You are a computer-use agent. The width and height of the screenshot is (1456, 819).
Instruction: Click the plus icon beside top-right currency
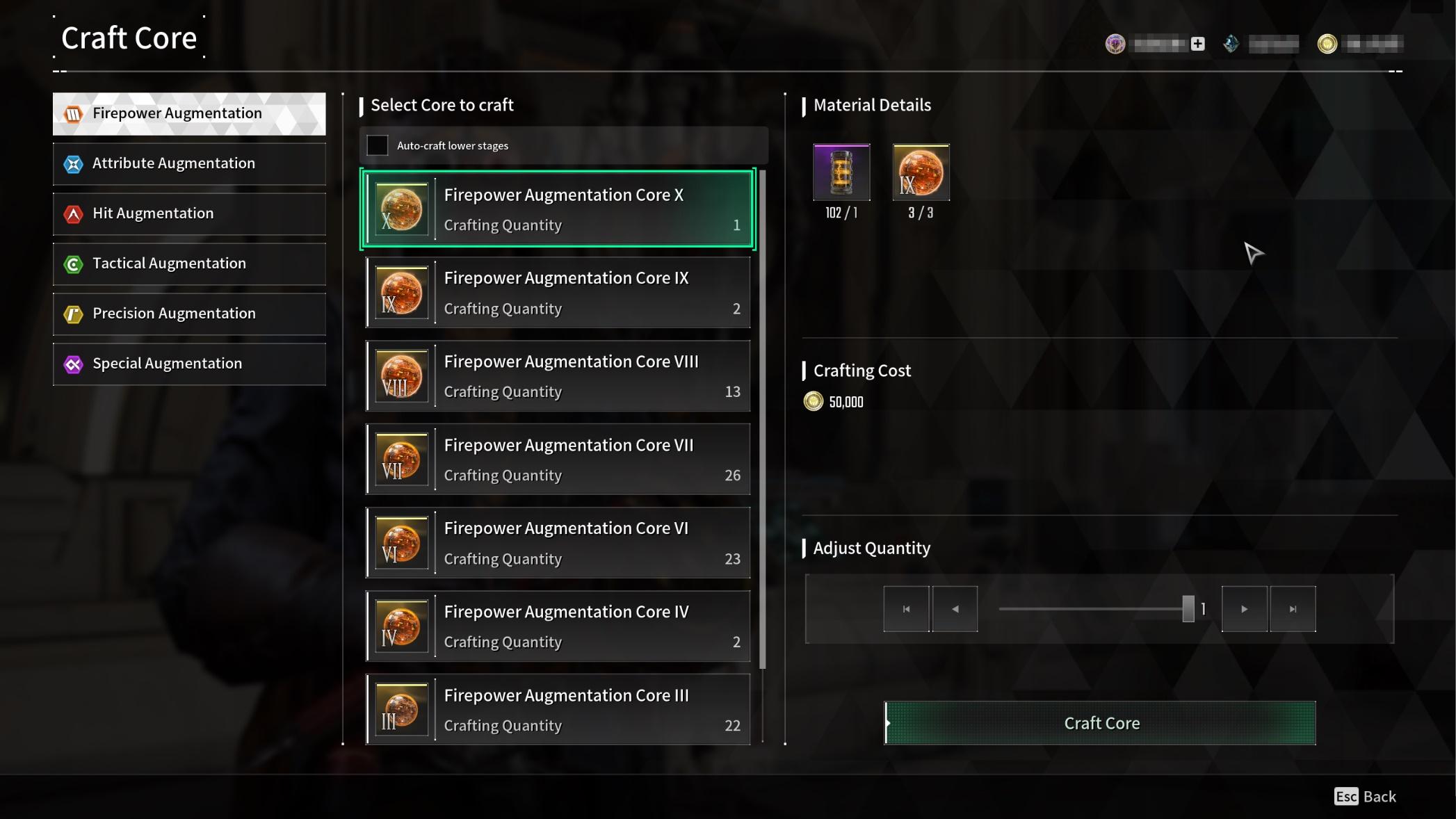tap(1197, 43)
